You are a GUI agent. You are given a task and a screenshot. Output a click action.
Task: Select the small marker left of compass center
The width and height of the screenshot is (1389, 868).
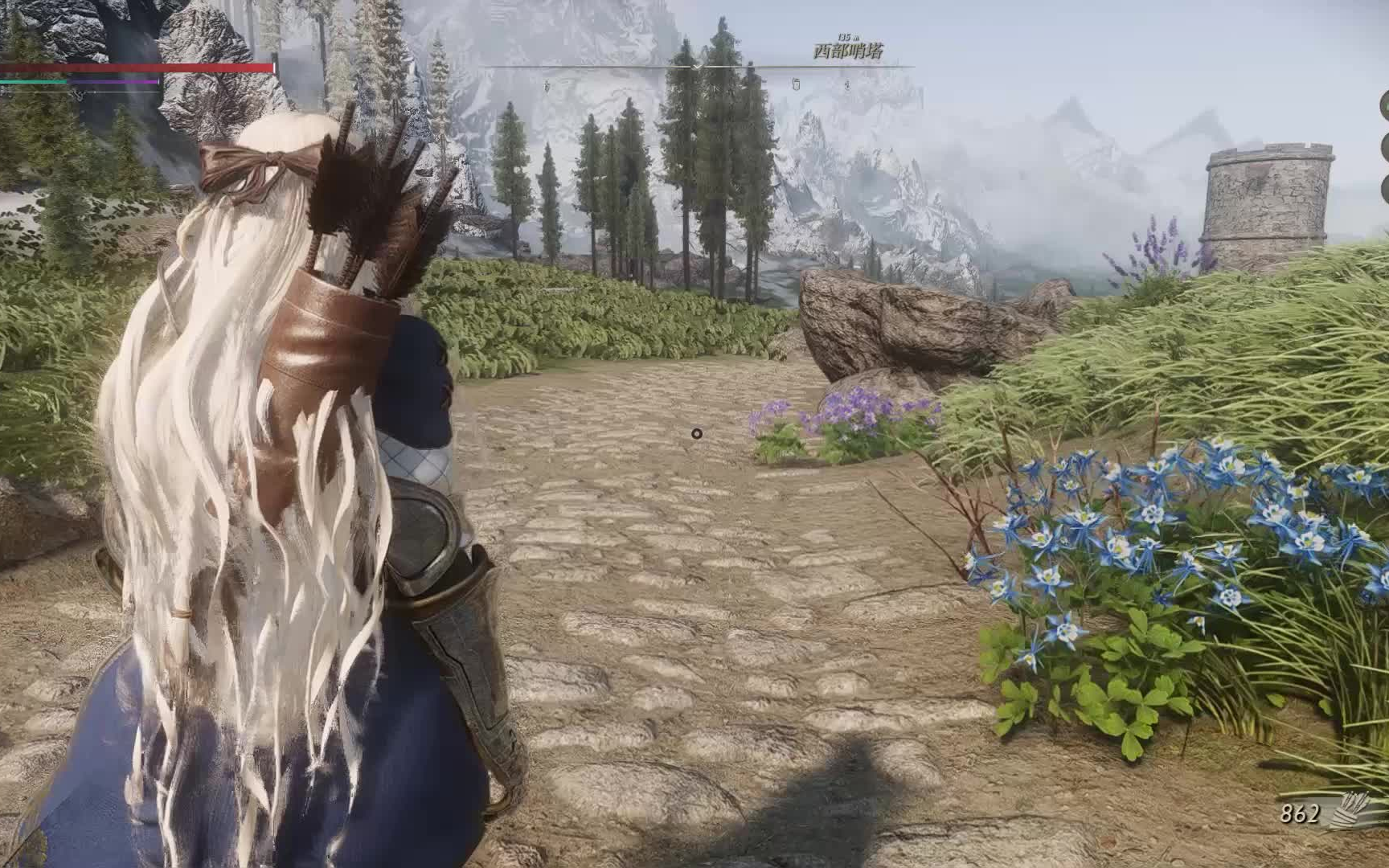point(547,84)
